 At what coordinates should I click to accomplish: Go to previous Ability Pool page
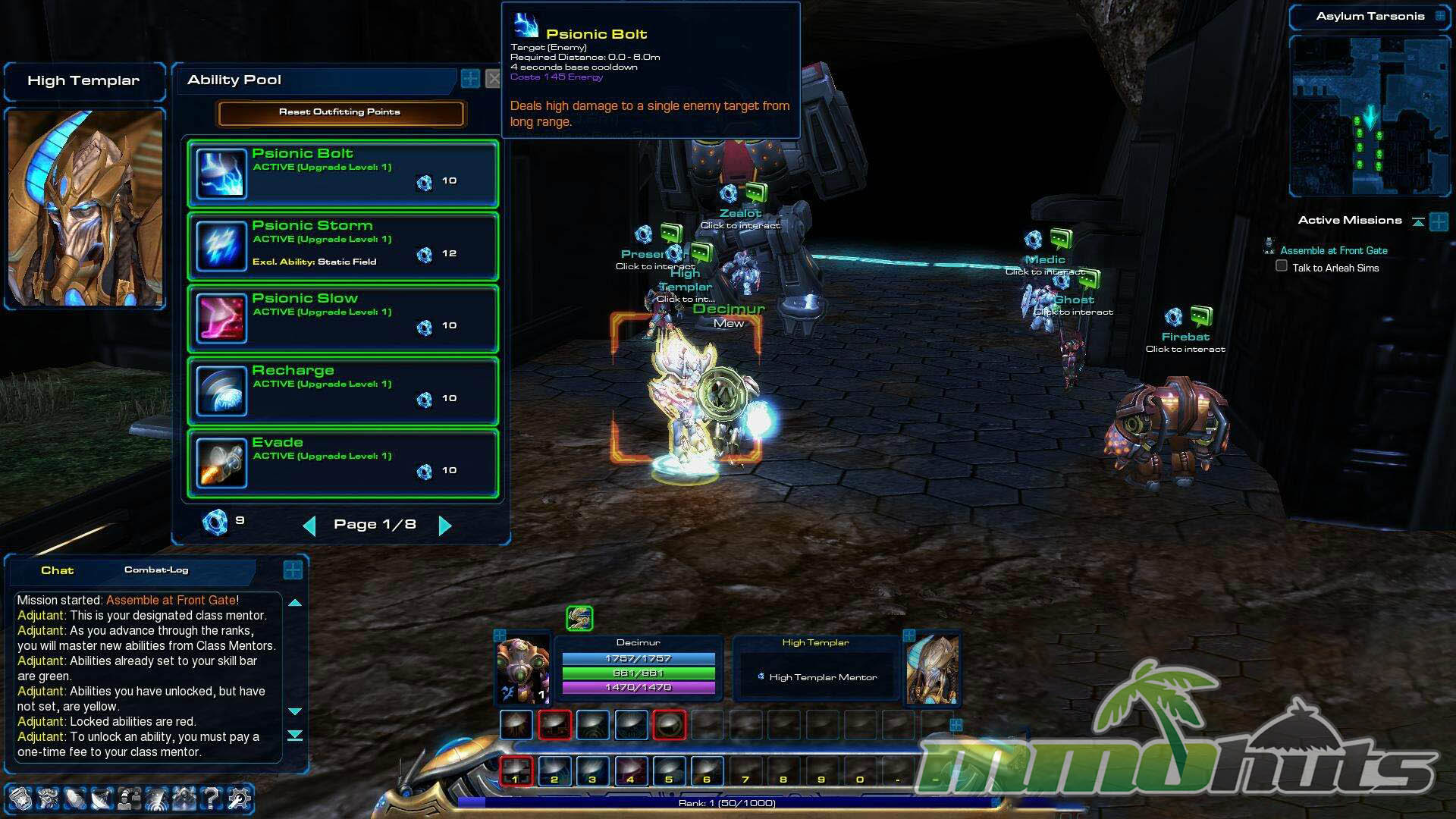click(309, 525)
